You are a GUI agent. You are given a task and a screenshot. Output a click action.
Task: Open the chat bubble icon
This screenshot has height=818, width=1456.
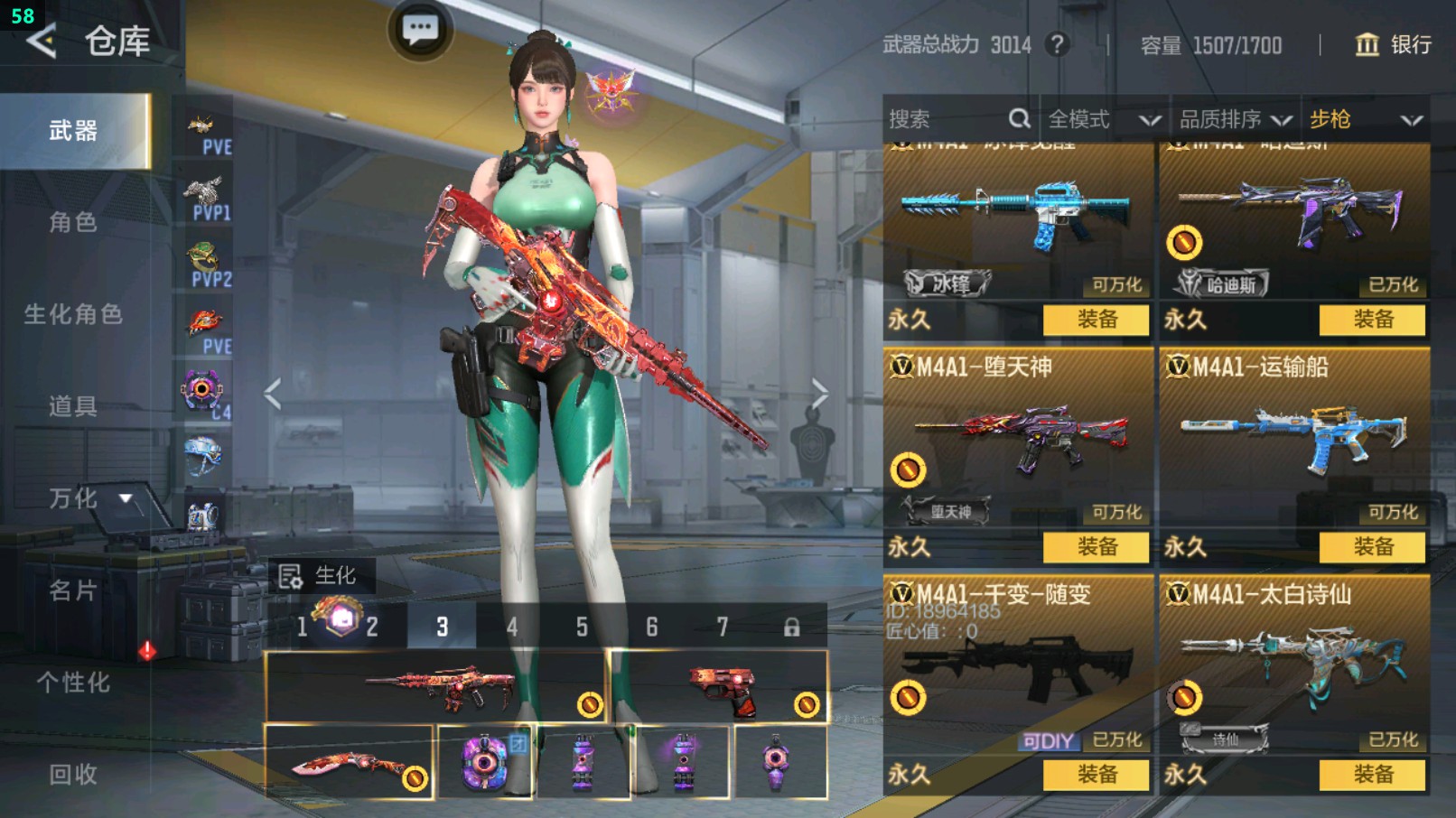point(420,31)
